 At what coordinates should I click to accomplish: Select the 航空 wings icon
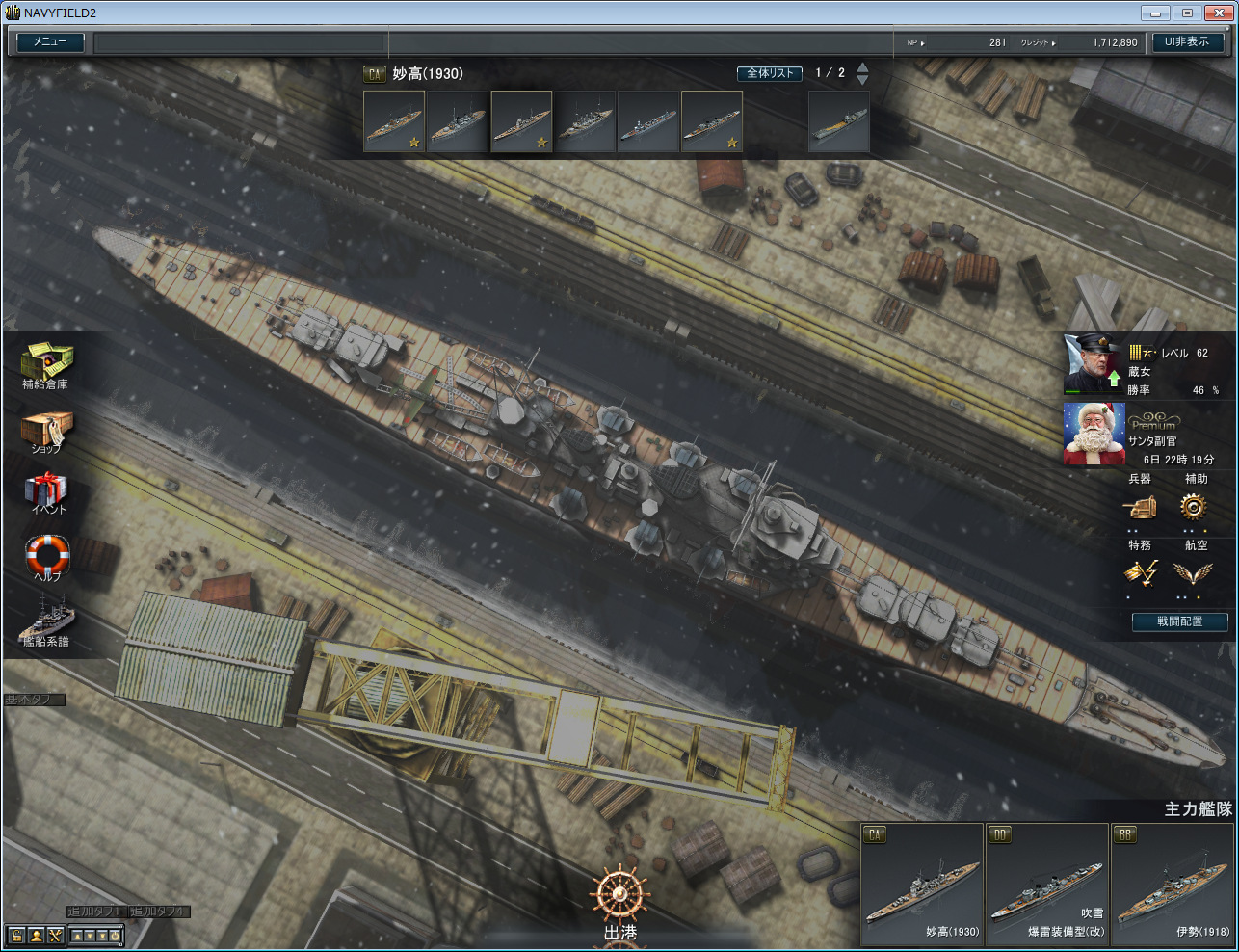coord(1194,573)
